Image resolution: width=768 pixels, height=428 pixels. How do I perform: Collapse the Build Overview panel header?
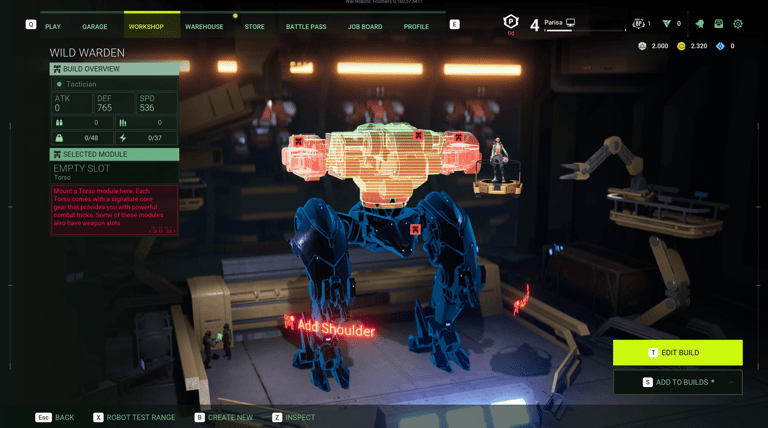(114, 69)
